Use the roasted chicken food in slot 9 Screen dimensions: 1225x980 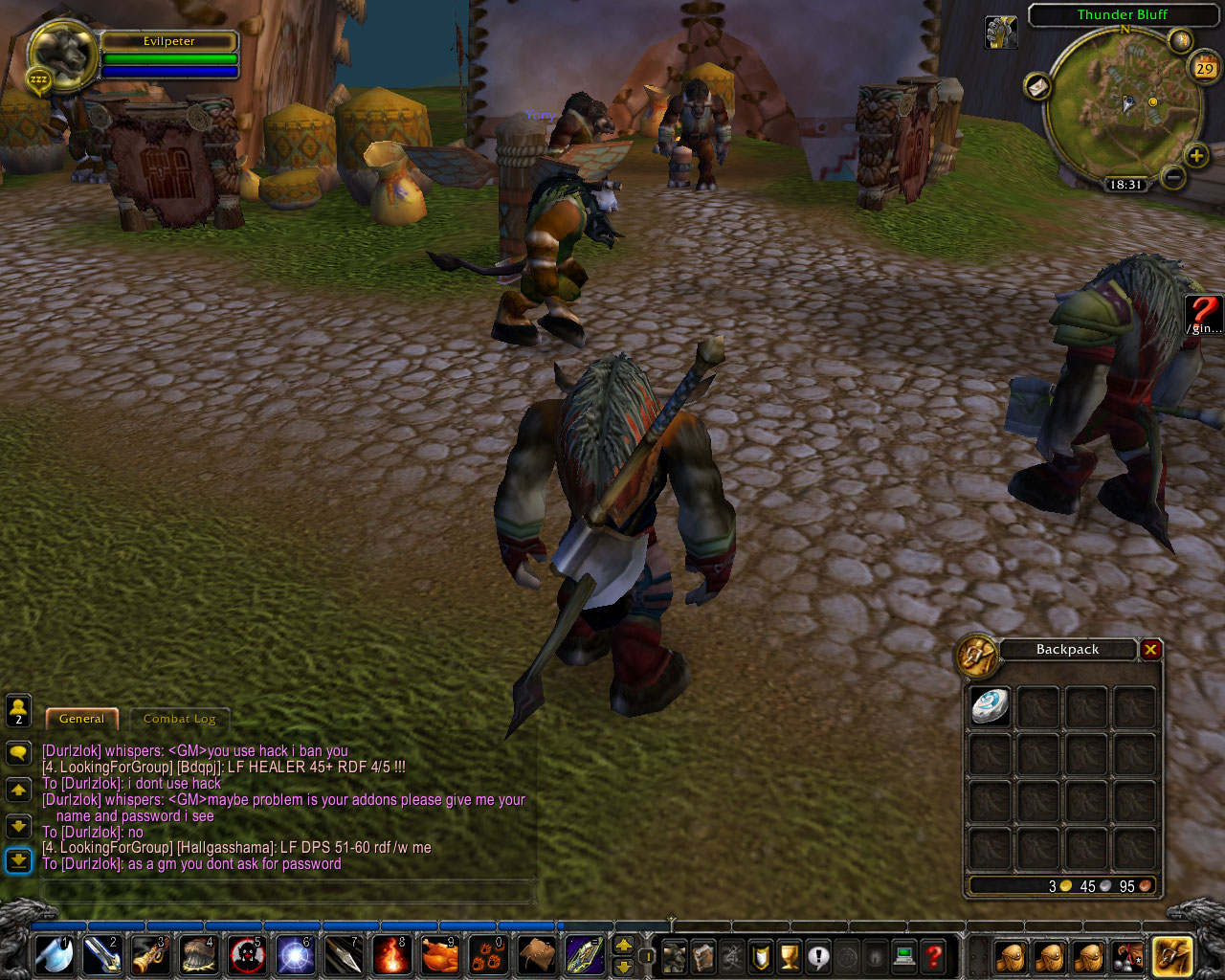click(x=440, y=956)
